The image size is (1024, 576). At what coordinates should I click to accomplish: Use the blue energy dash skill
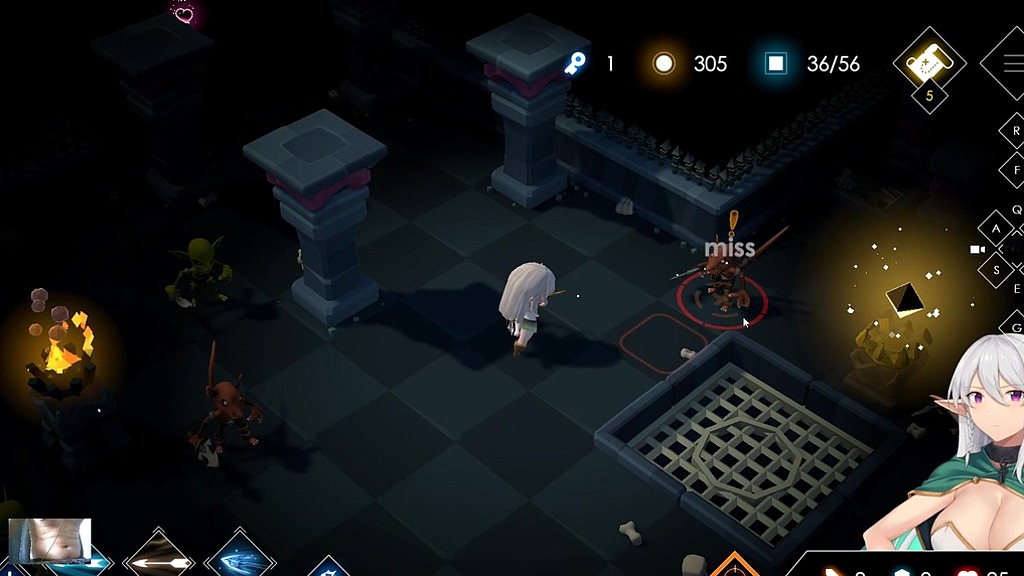point(239,558)
